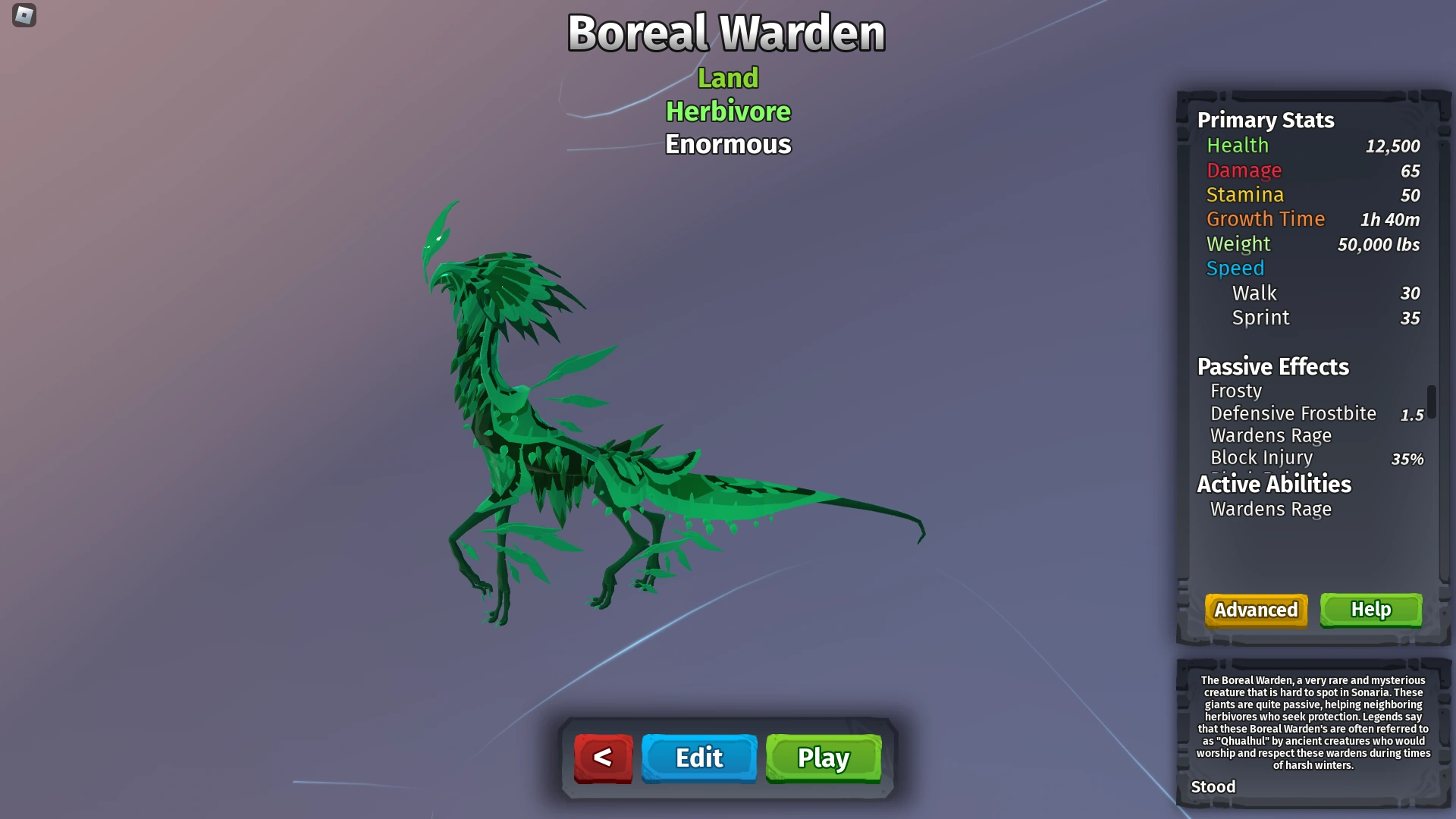The image size is (1456, 819).
Task: Select the Enormous size label
Action: [727, 144]
